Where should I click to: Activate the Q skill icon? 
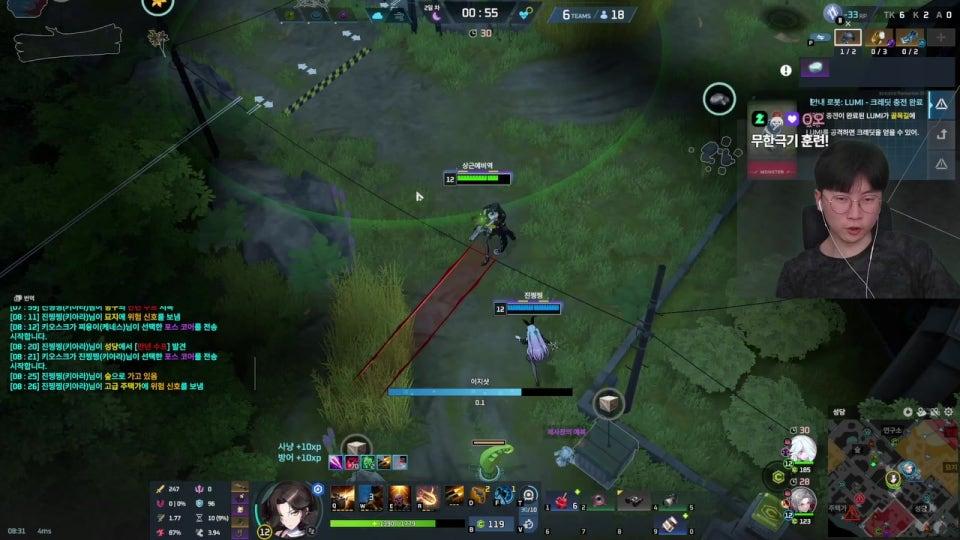click(x=343, y=494)
